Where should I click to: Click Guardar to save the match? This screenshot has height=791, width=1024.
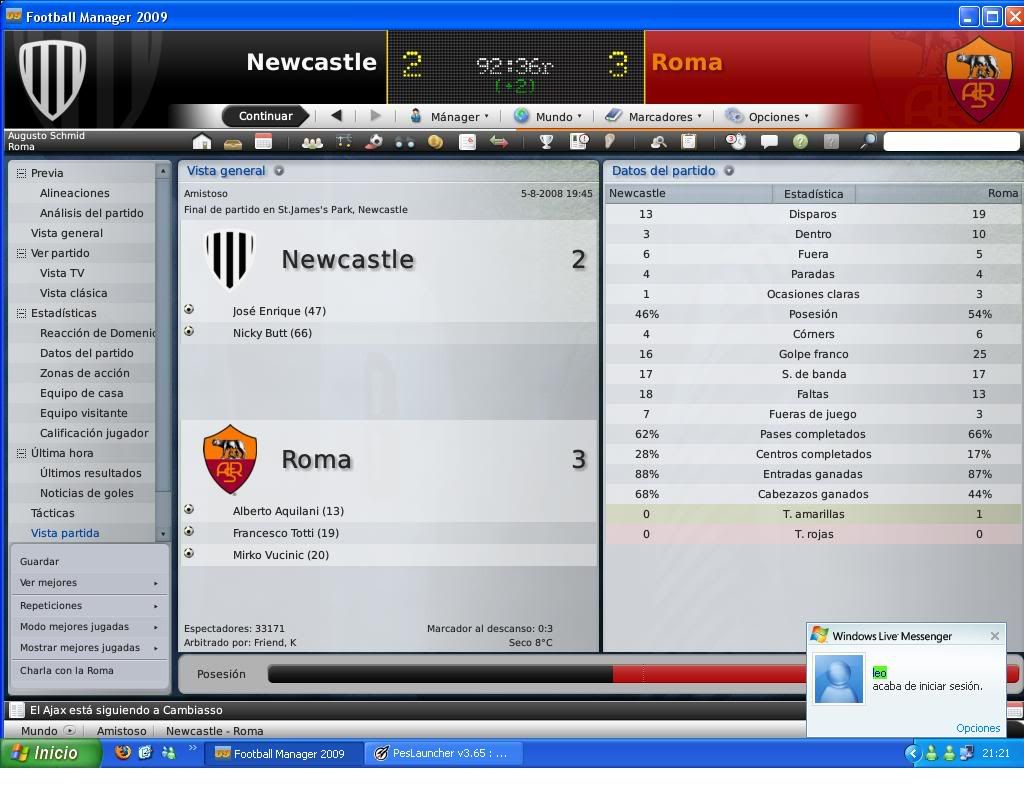pos(40,562)
